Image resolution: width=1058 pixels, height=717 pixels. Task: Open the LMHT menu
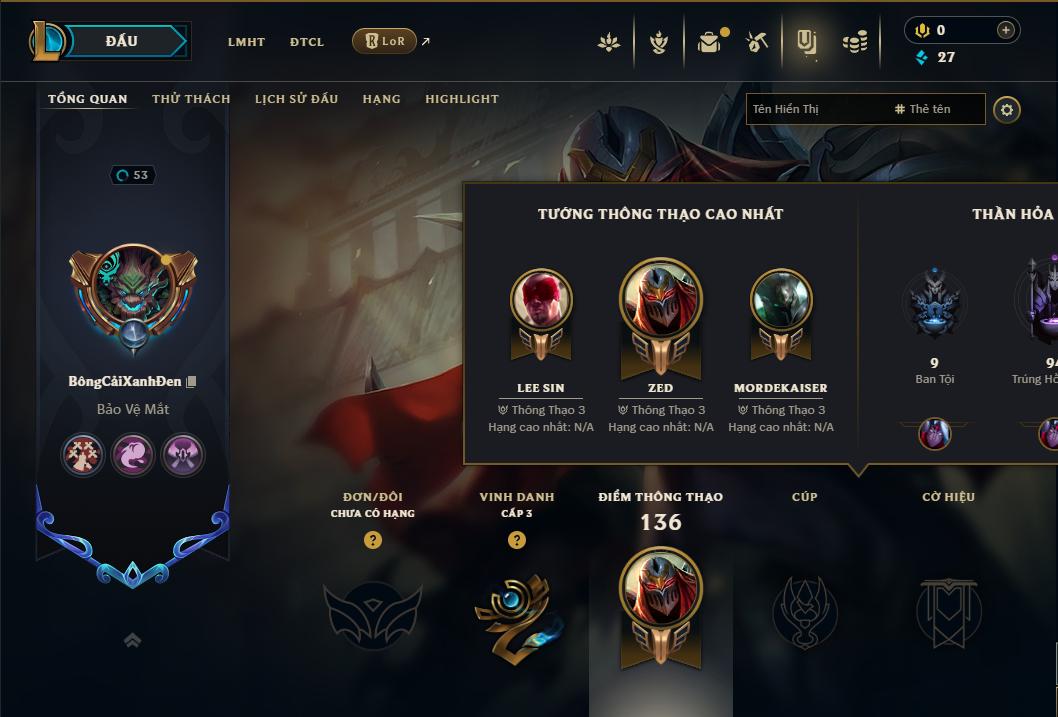[246, 42]
